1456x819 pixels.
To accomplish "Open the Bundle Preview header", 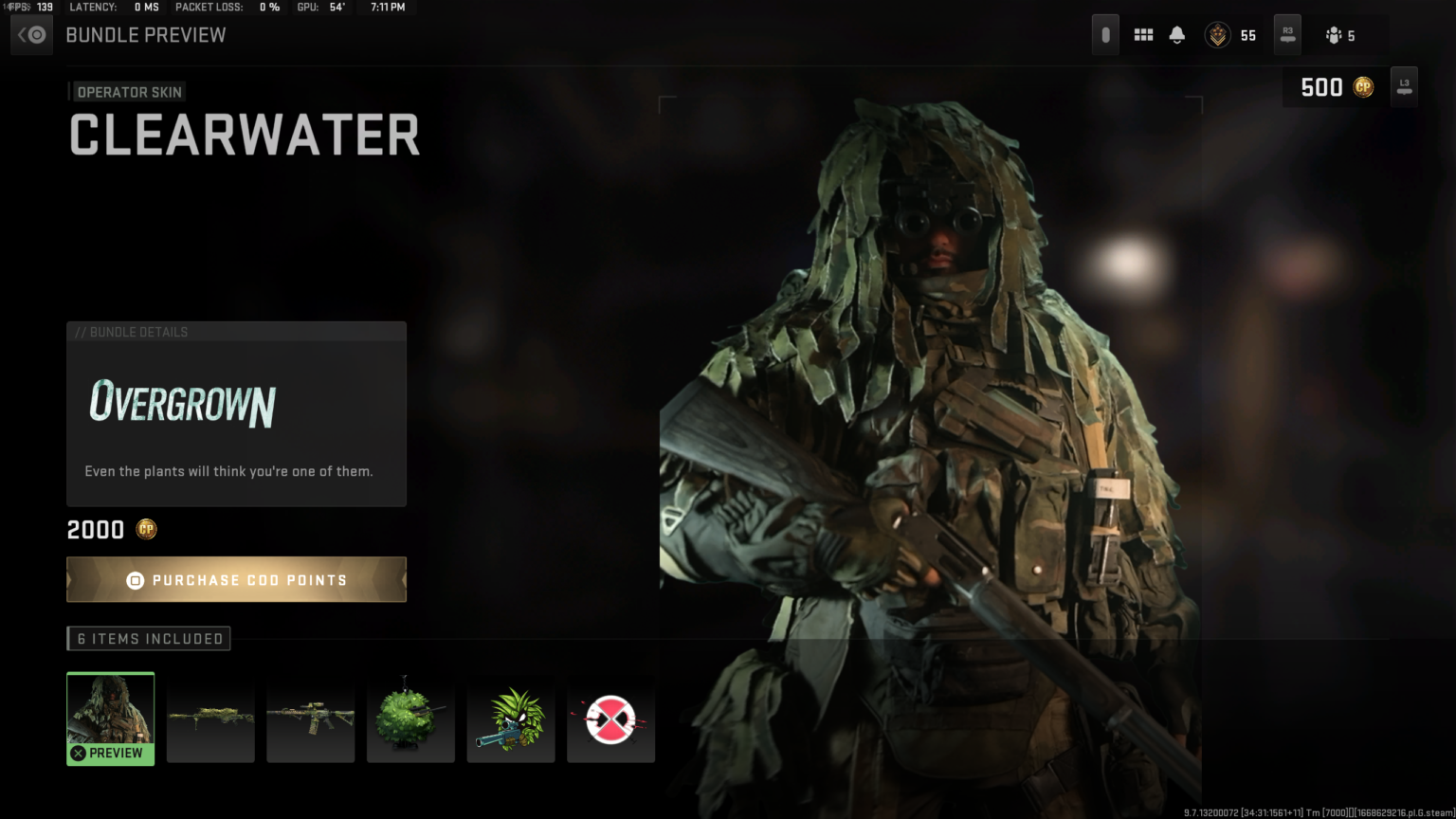I will pos(145,35).
